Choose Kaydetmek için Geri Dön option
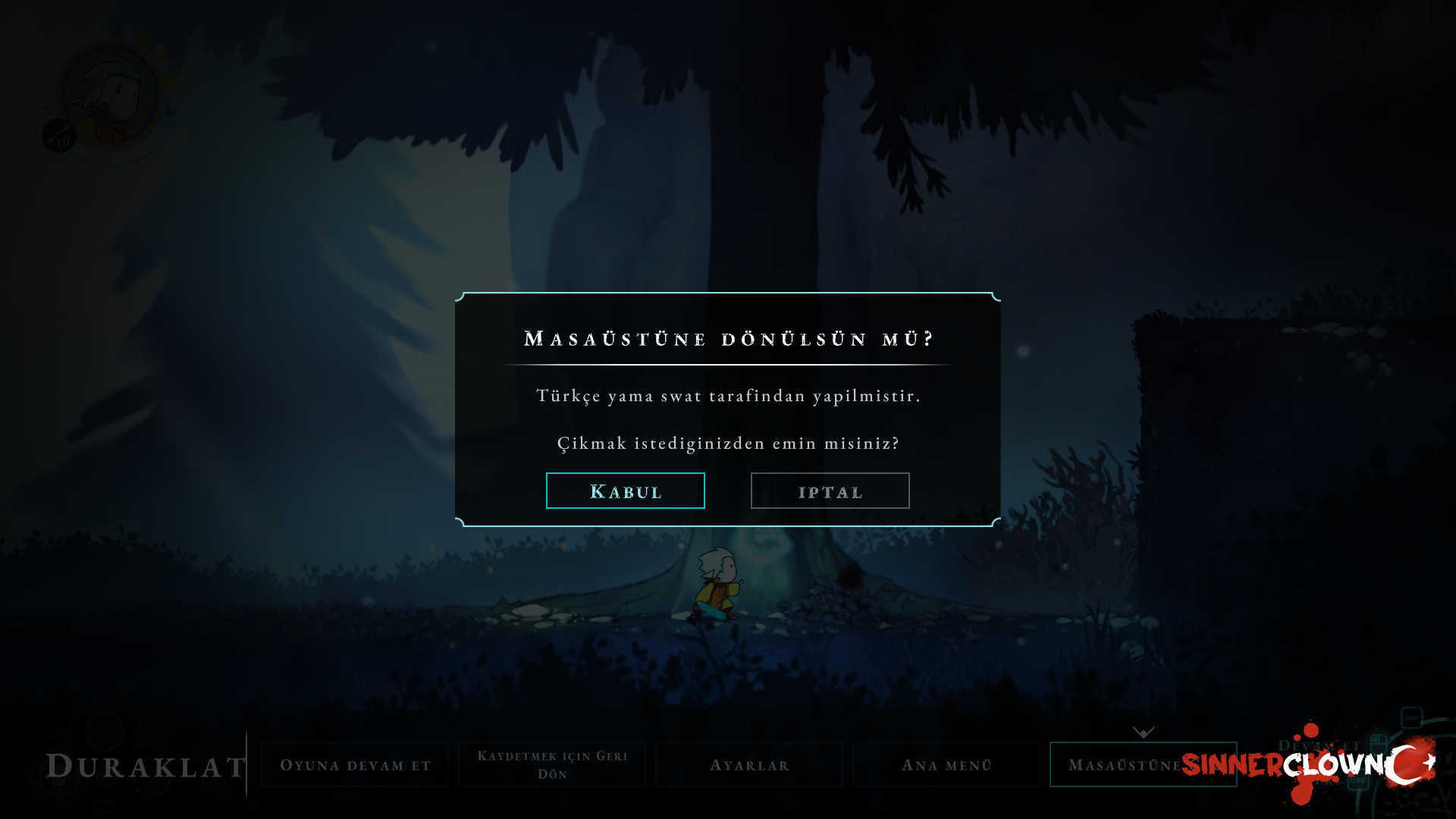 552,764
